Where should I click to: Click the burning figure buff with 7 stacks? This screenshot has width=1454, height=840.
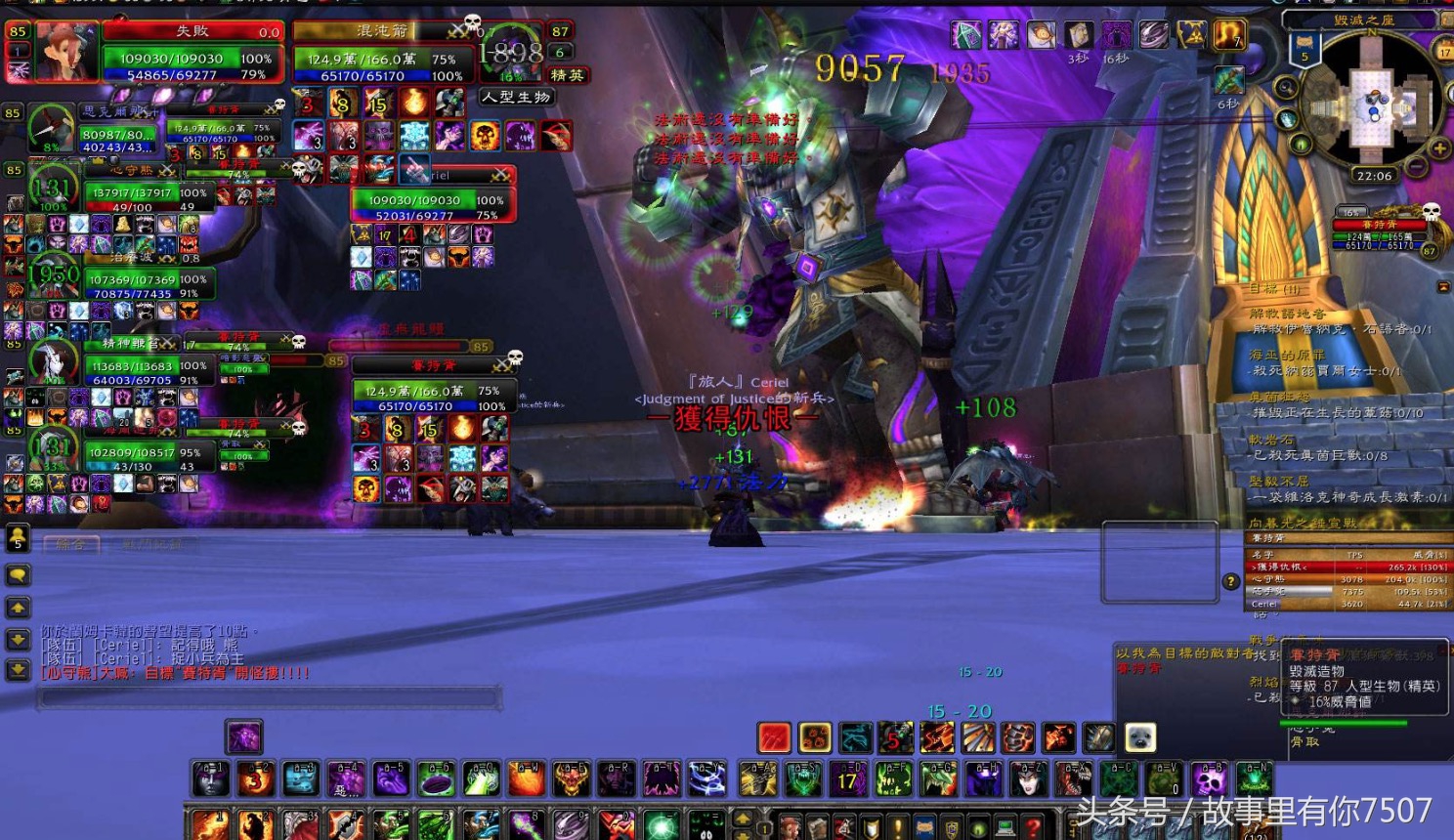point(1228,35)
